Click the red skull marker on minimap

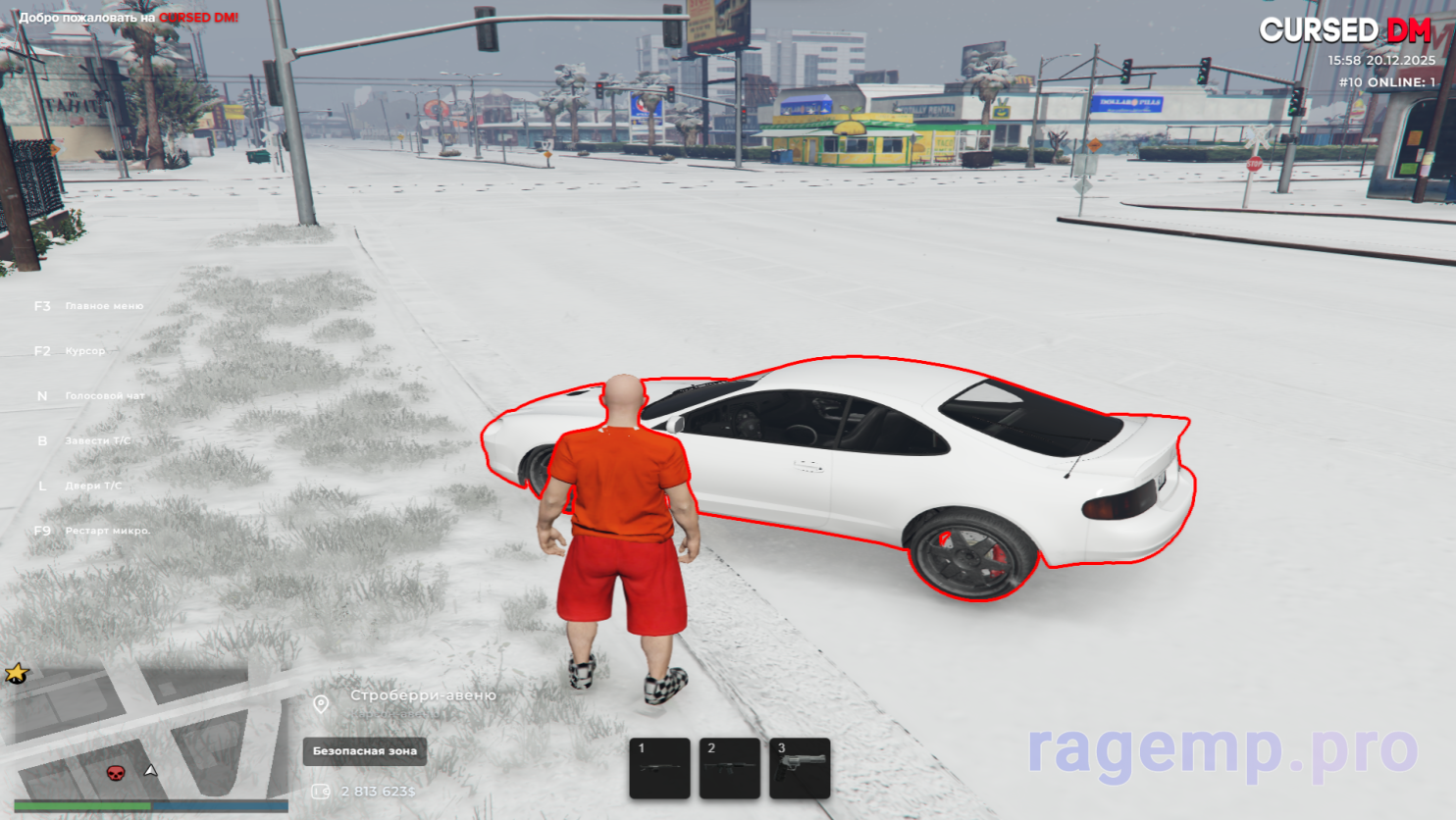click(x=116, y=773)
